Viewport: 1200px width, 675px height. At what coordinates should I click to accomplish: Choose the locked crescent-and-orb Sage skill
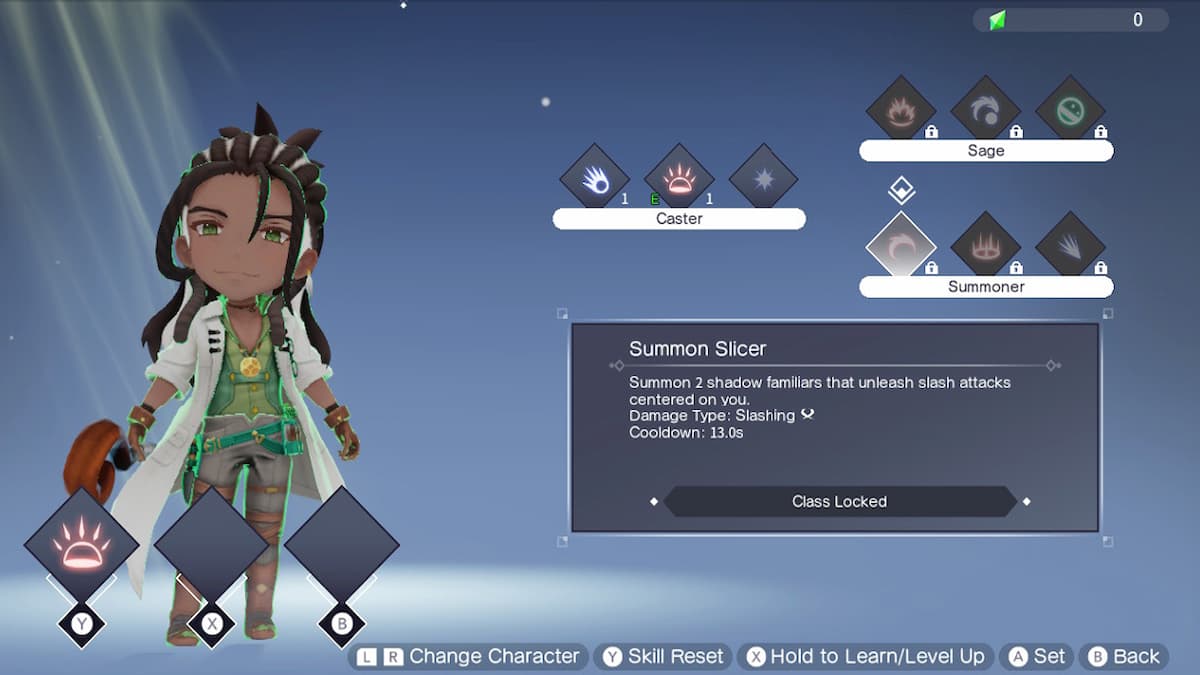click(x=985, y=110)
